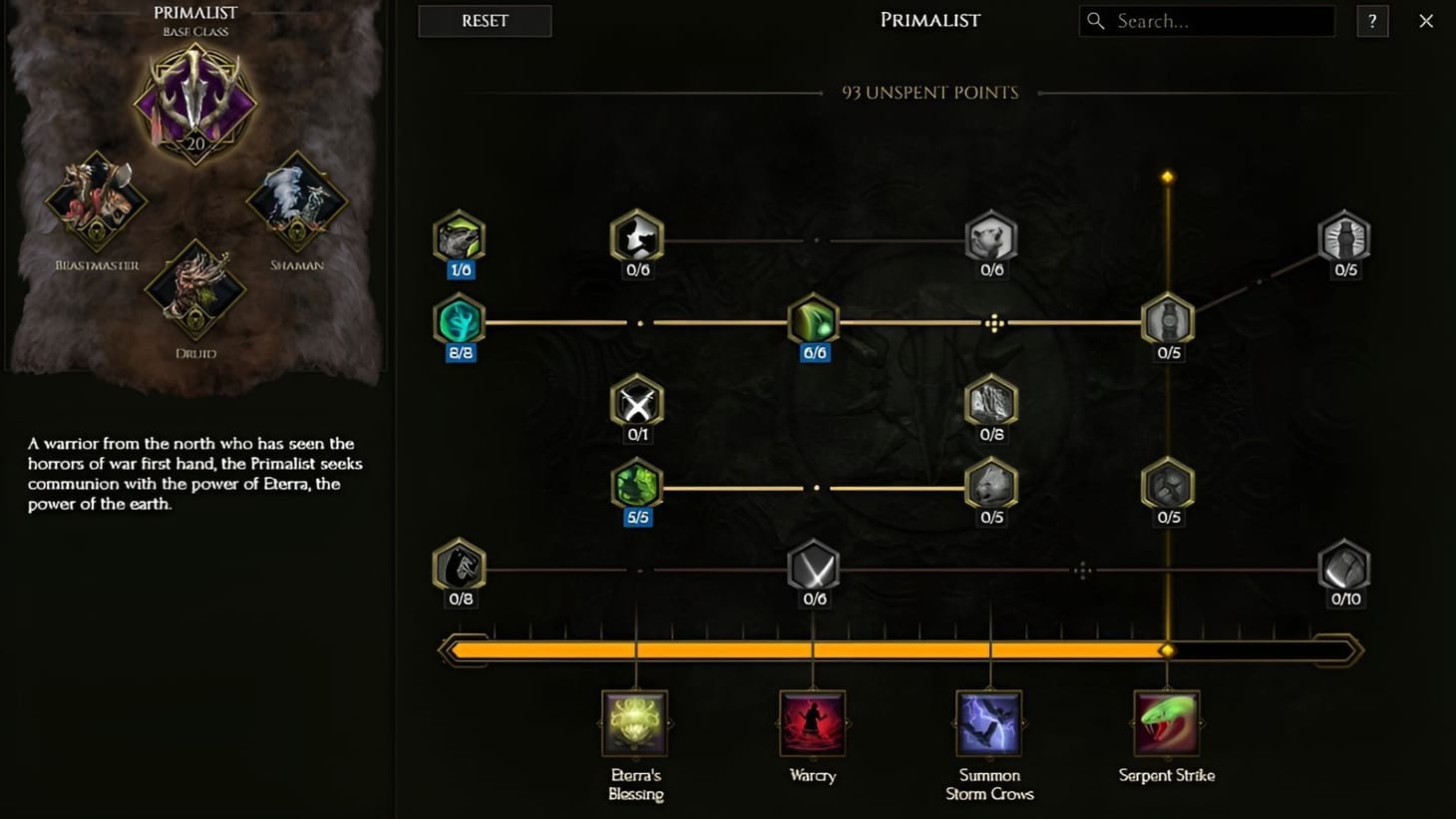1456x819 pixels.
Task: Click inside the Search field
Action: (x=1205, y=20)
